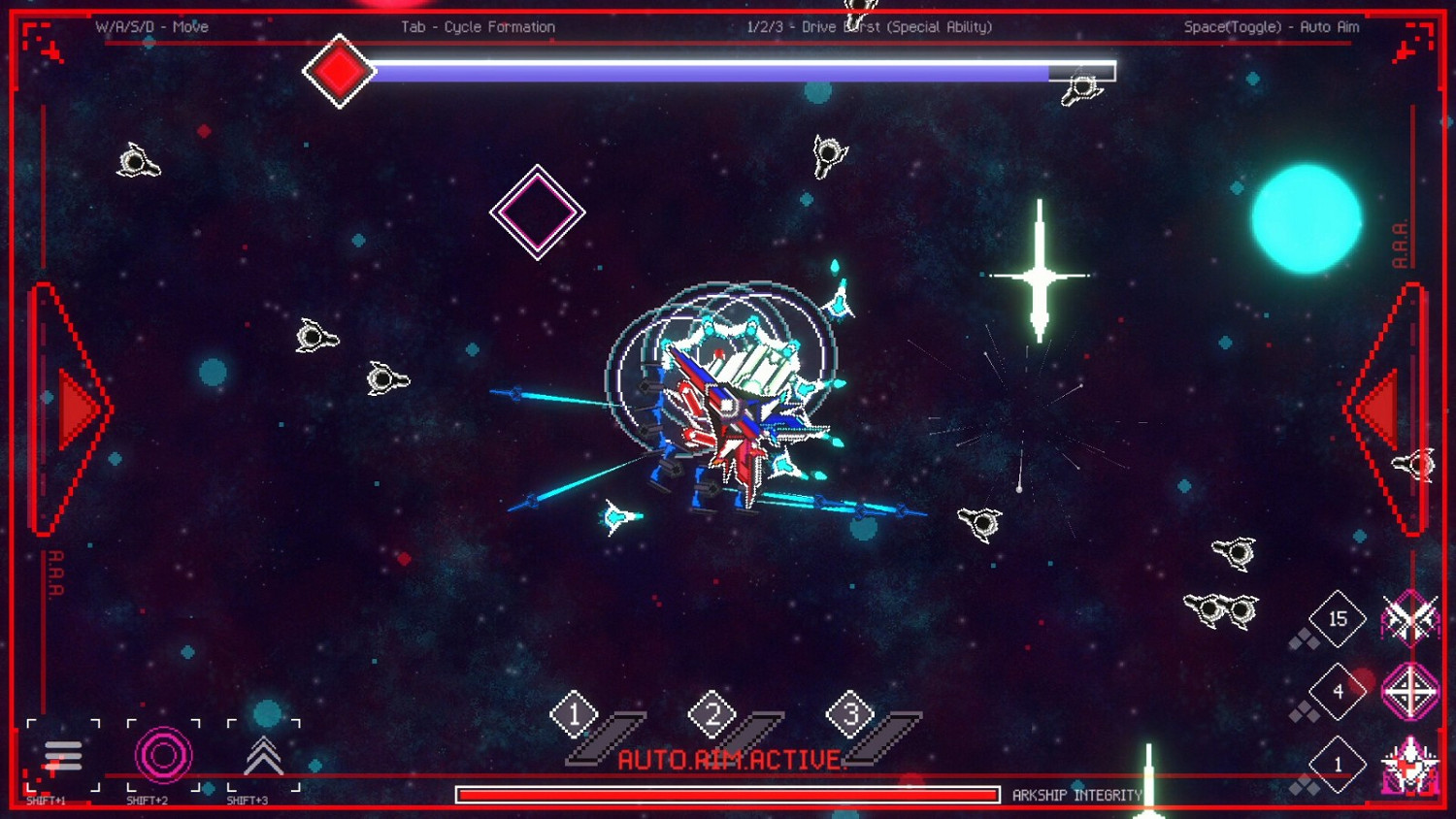Click the W/A/S/D - Move hint

(151, 27)
